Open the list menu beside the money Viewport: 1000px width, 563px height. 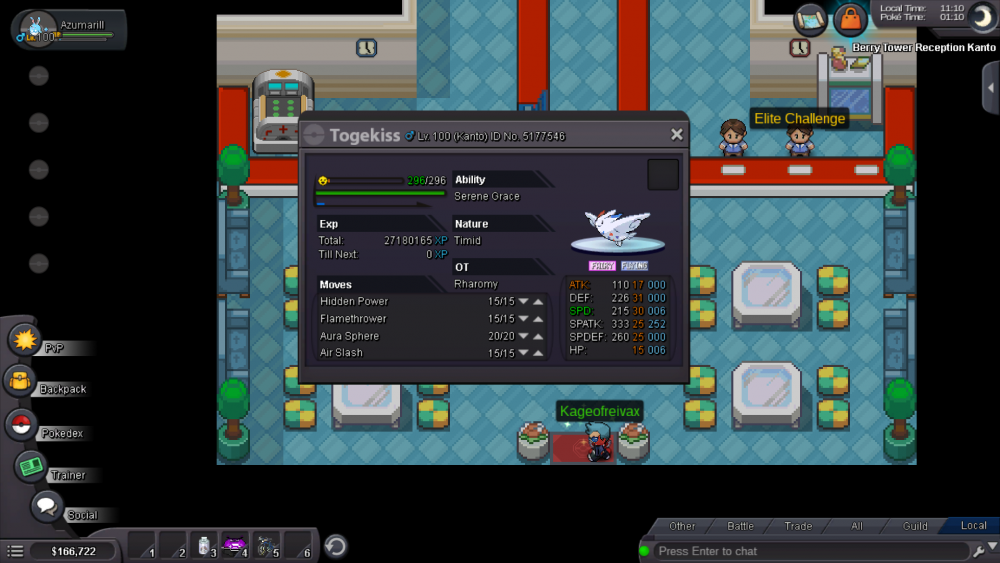tap(15, 551)
